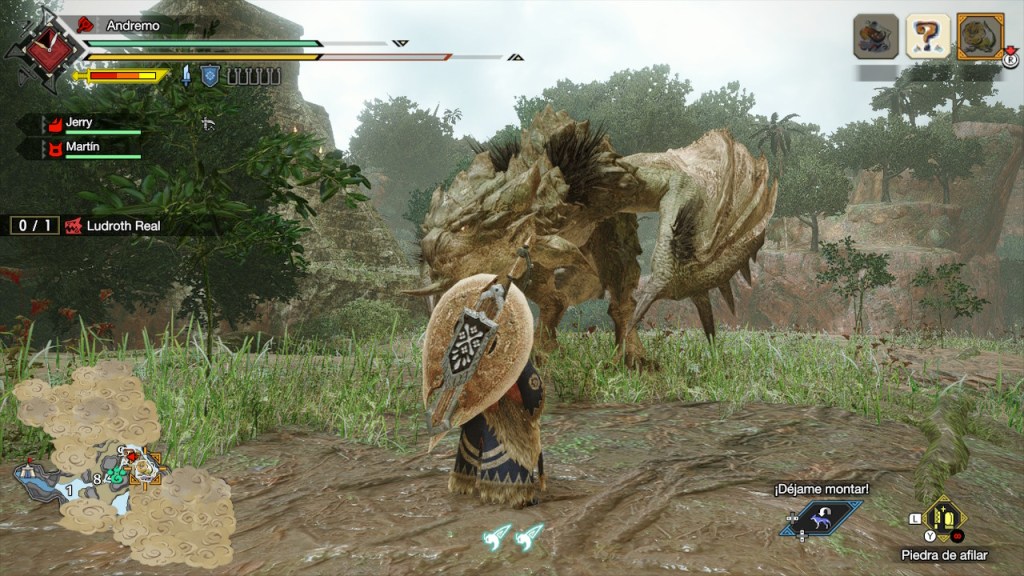Select the Piedra de afilar item slot
Screen dimensions: 1024x576
coord(944,519)
